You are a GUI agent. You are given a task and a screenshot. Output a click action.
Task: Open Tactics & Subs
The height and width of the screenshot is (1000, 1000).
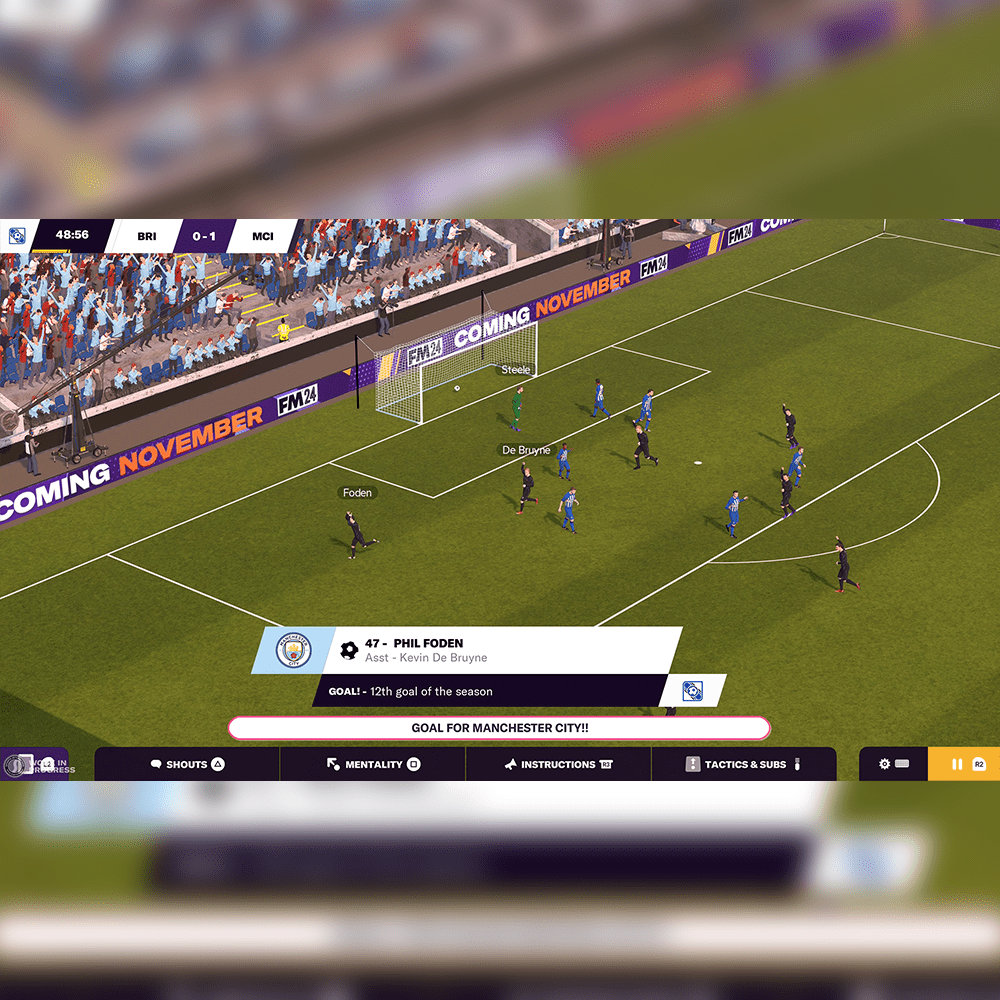[744, 764]
